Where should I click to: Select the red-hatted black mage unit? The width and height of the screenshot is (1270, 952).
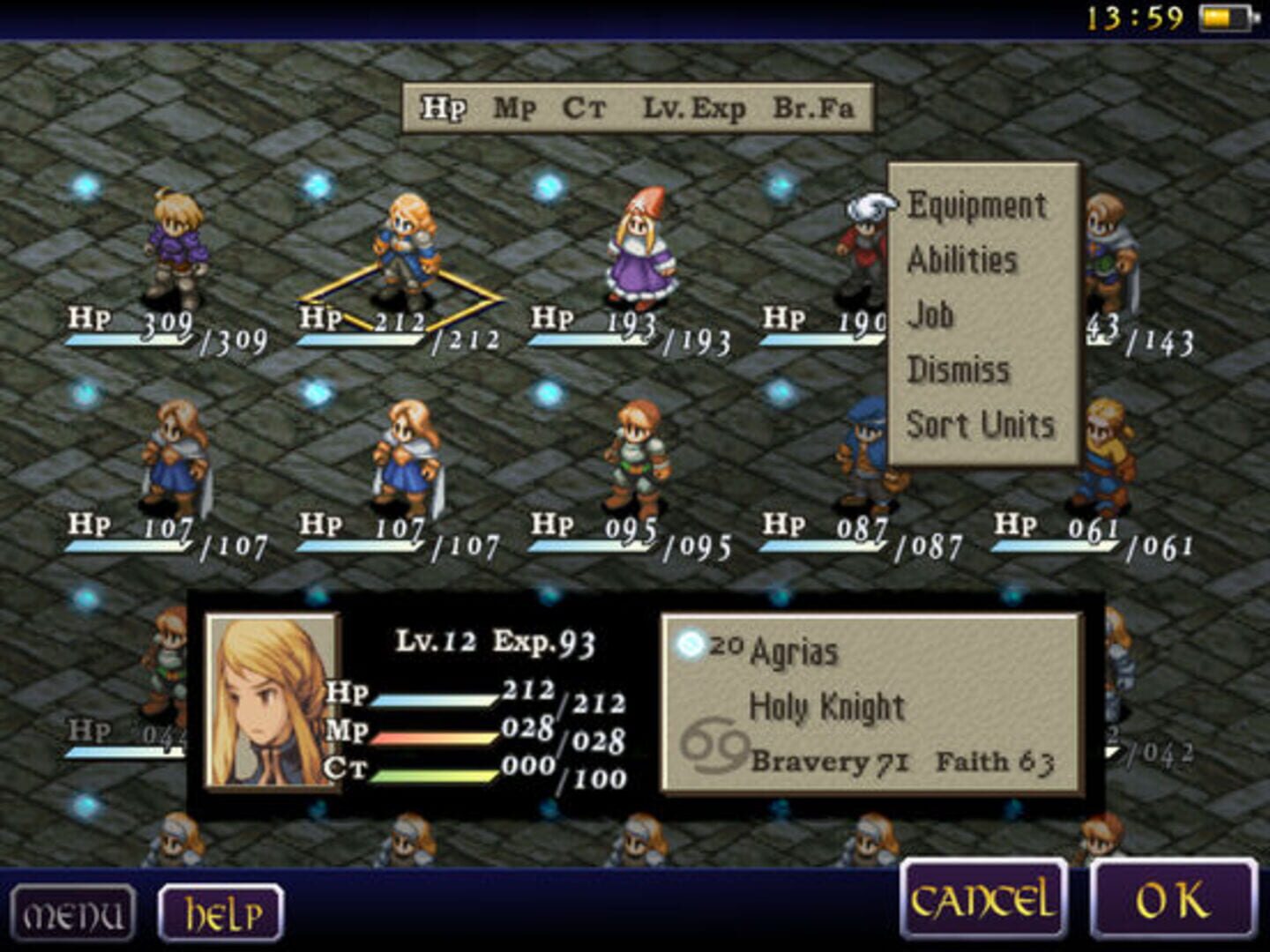point(642,242)
